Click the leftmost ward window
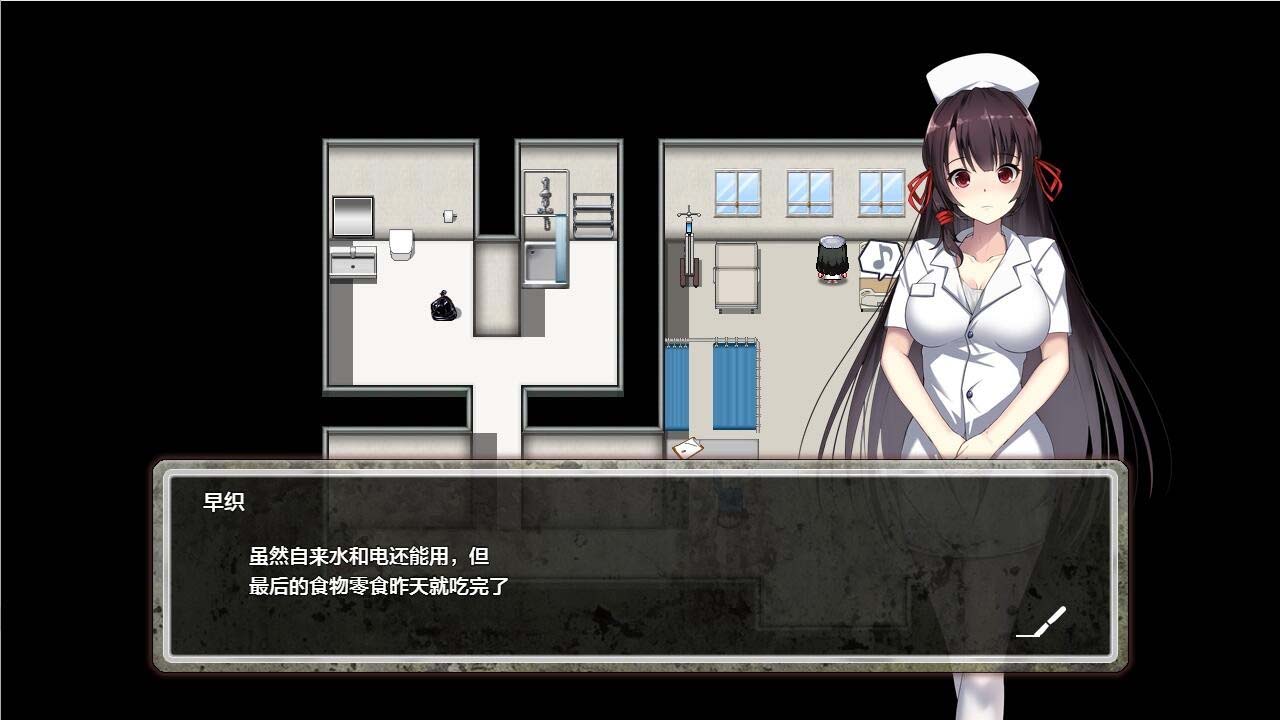 point(737,192)
